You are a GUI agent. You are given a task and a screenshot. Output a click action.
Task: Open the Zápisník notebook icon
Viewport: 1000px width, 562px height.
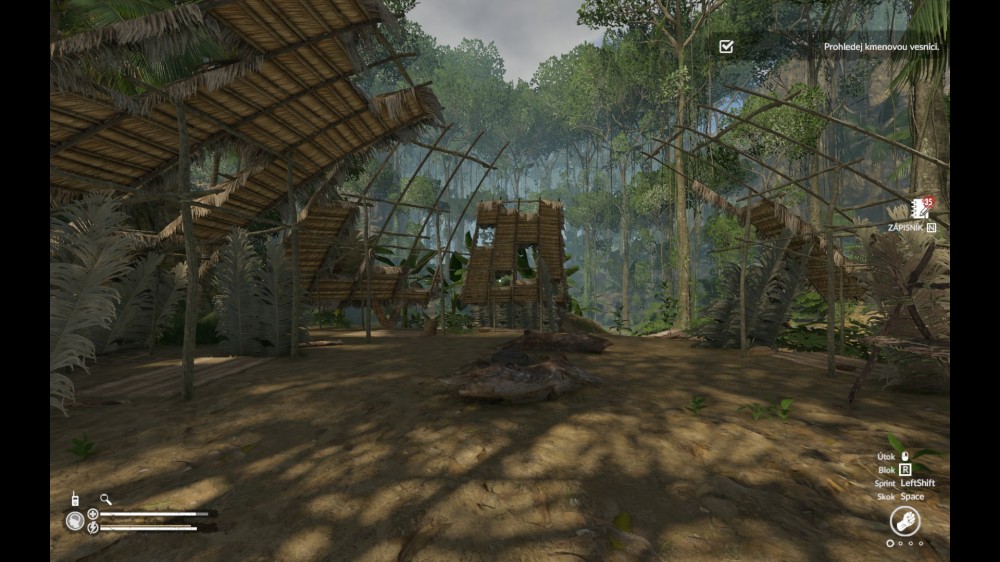[919, 210]
